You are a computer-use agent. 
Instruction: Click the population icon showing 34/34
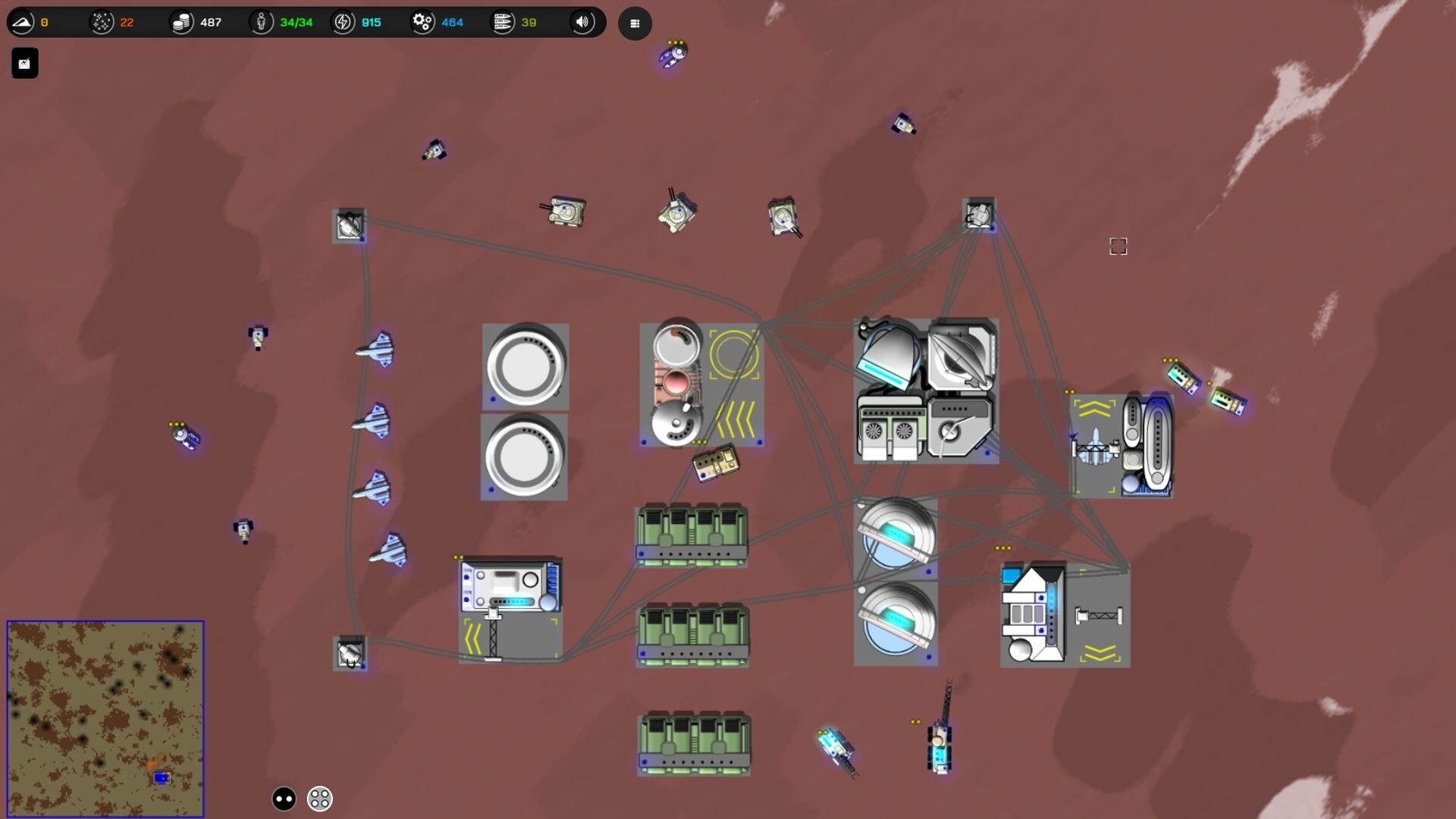[x=262, y=22]
